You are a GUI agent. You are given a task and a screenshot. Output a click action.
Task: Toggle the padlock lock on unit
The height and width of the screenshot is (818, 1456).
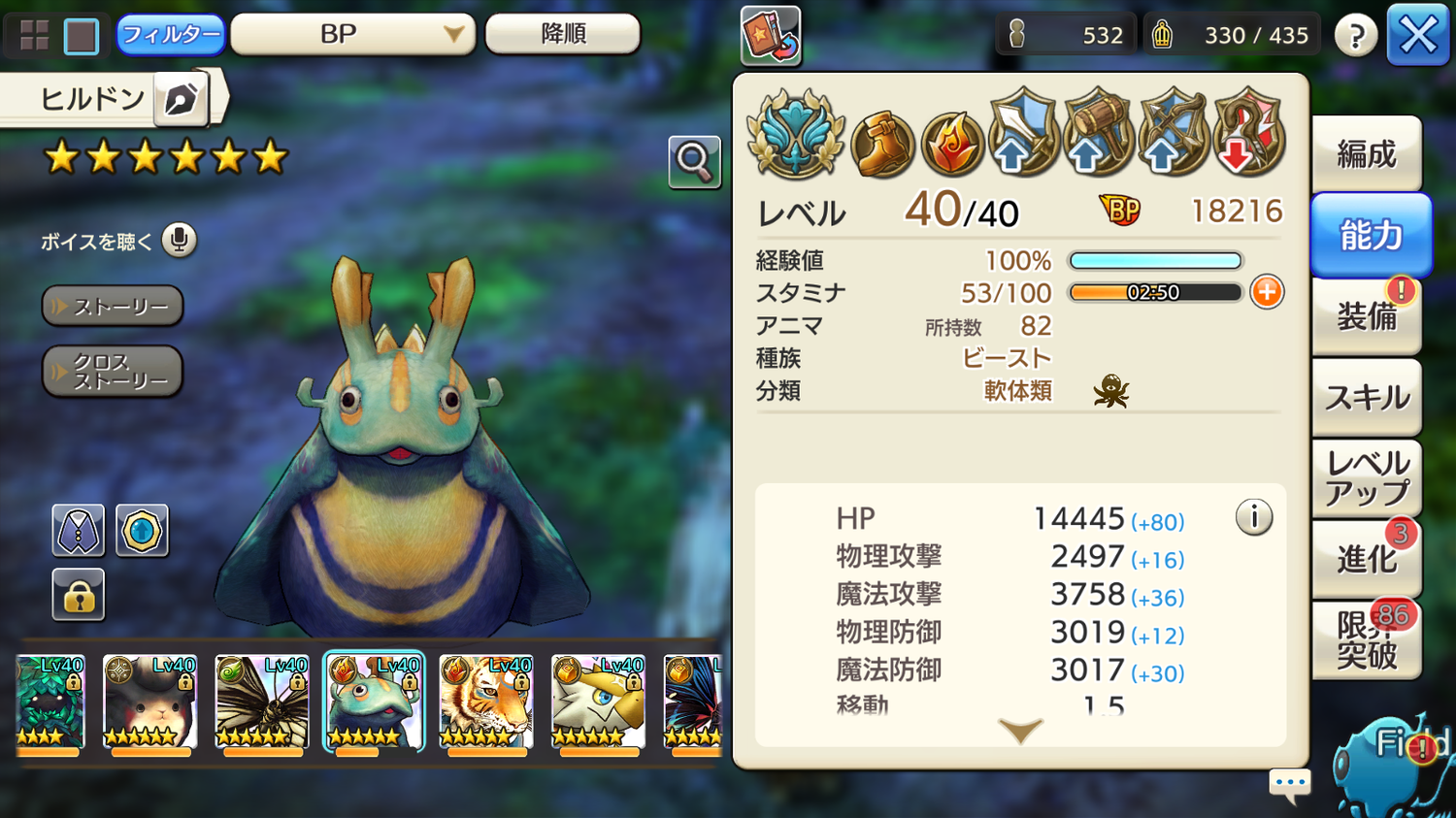tap(78, 595)
